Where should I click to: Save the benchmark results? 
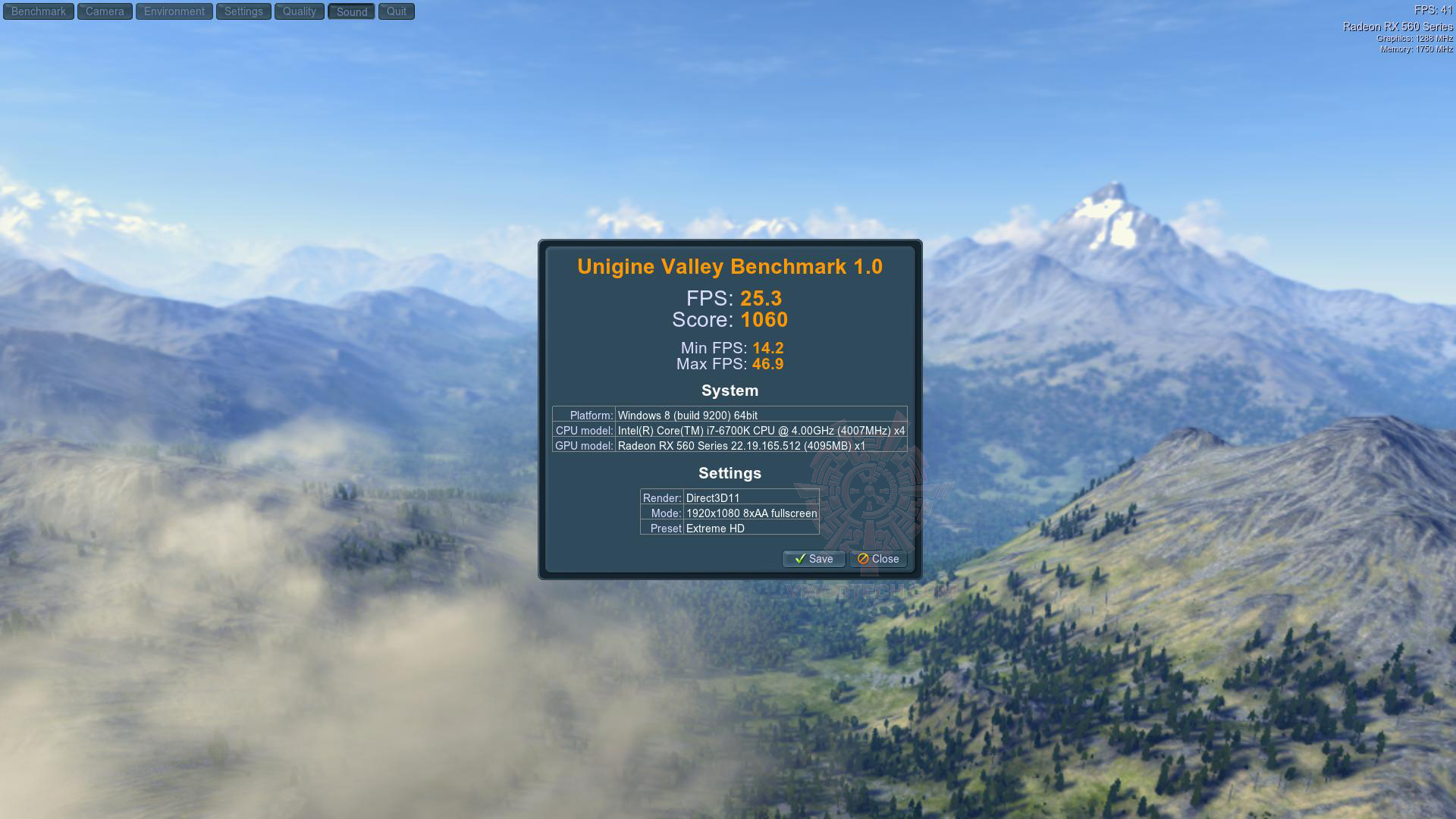click(x=814, y=559)
